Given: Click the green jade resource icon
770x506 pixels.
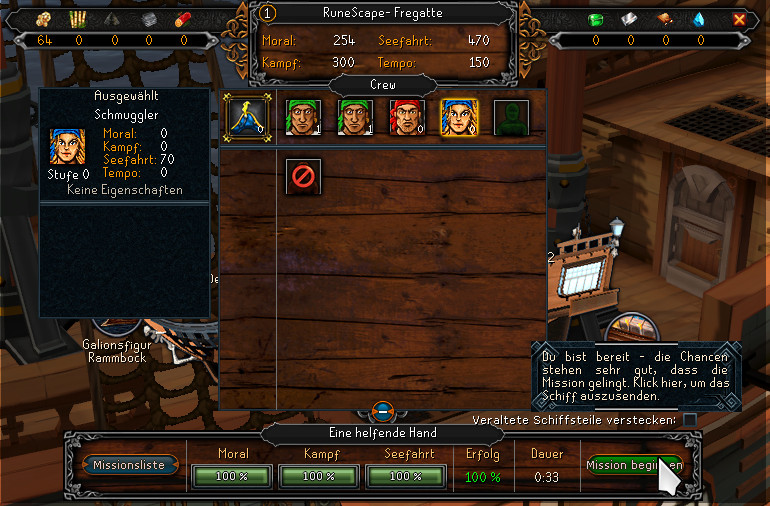Looking at the screenshot, I should (596, 19).
